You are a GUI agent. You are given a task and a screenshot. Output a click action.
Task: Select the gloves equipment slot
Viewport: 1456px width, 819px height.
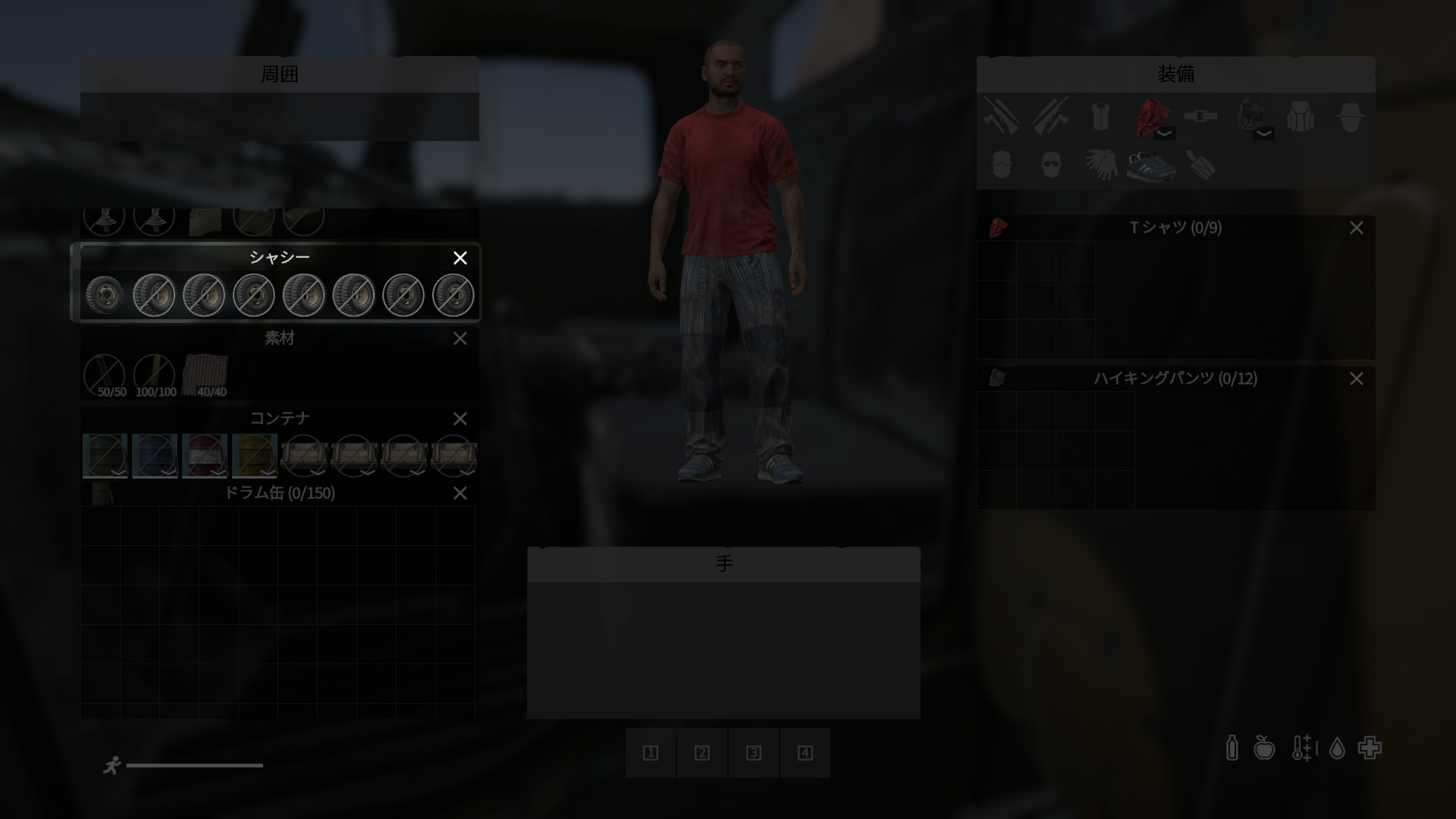(1100, 165)
